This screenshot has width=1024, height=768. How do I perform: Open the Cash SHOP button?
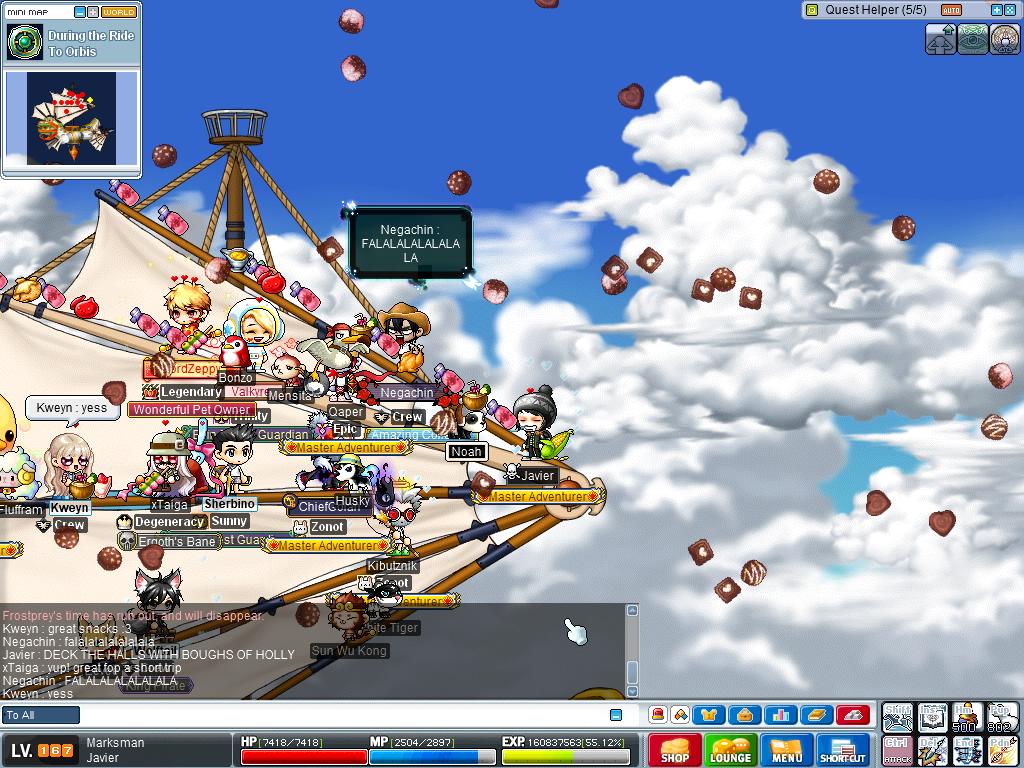coord(674,750)
